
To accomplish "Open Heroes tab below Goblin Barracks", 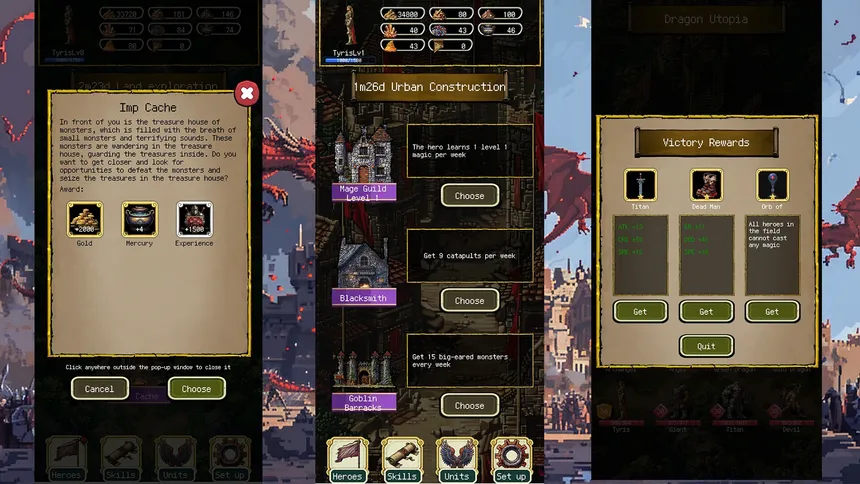I will (x=347, y=459).
